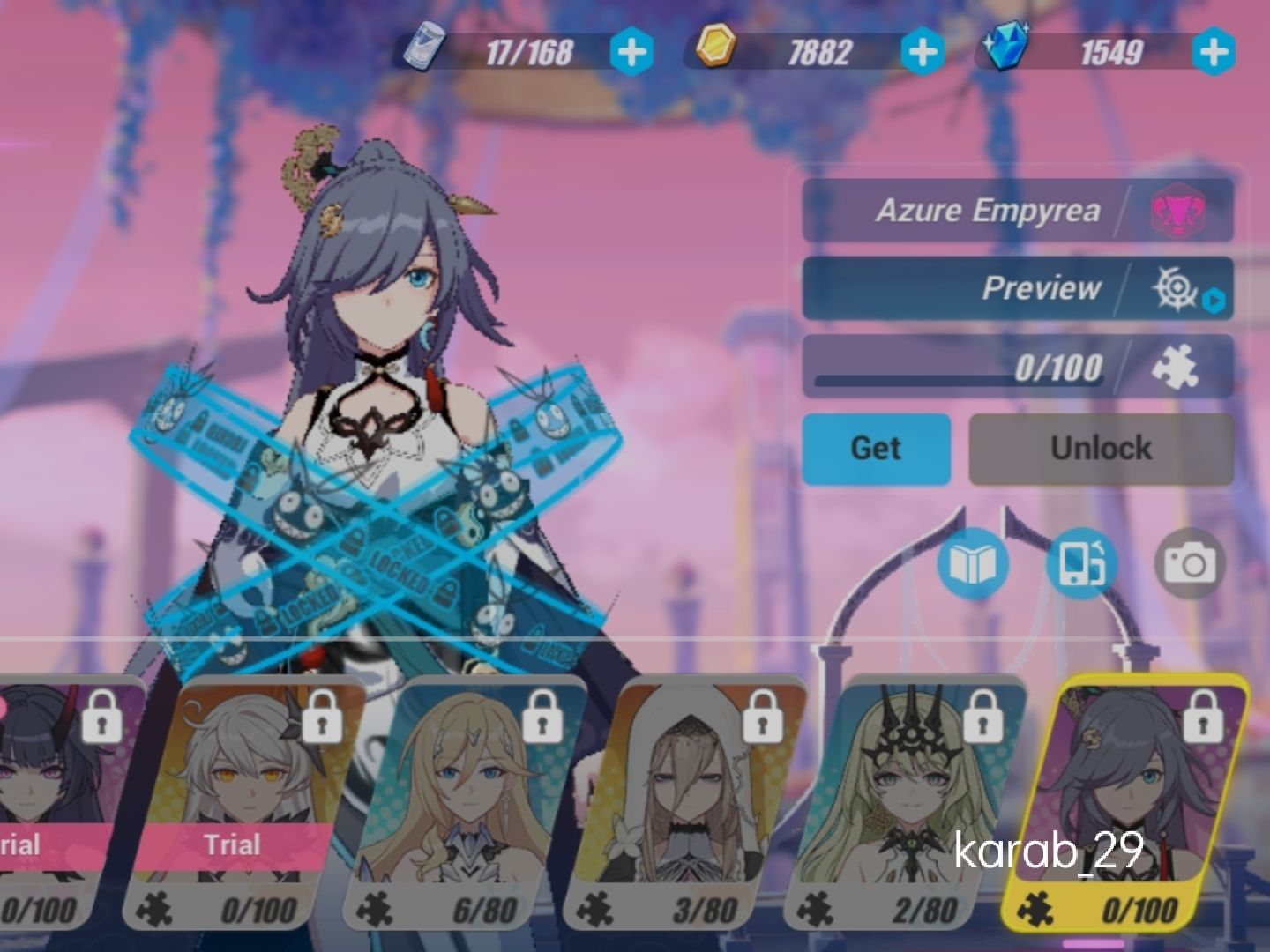Select the Trial banner on the second card
This screenshot has width=1270, height=952.
[233, 844]
